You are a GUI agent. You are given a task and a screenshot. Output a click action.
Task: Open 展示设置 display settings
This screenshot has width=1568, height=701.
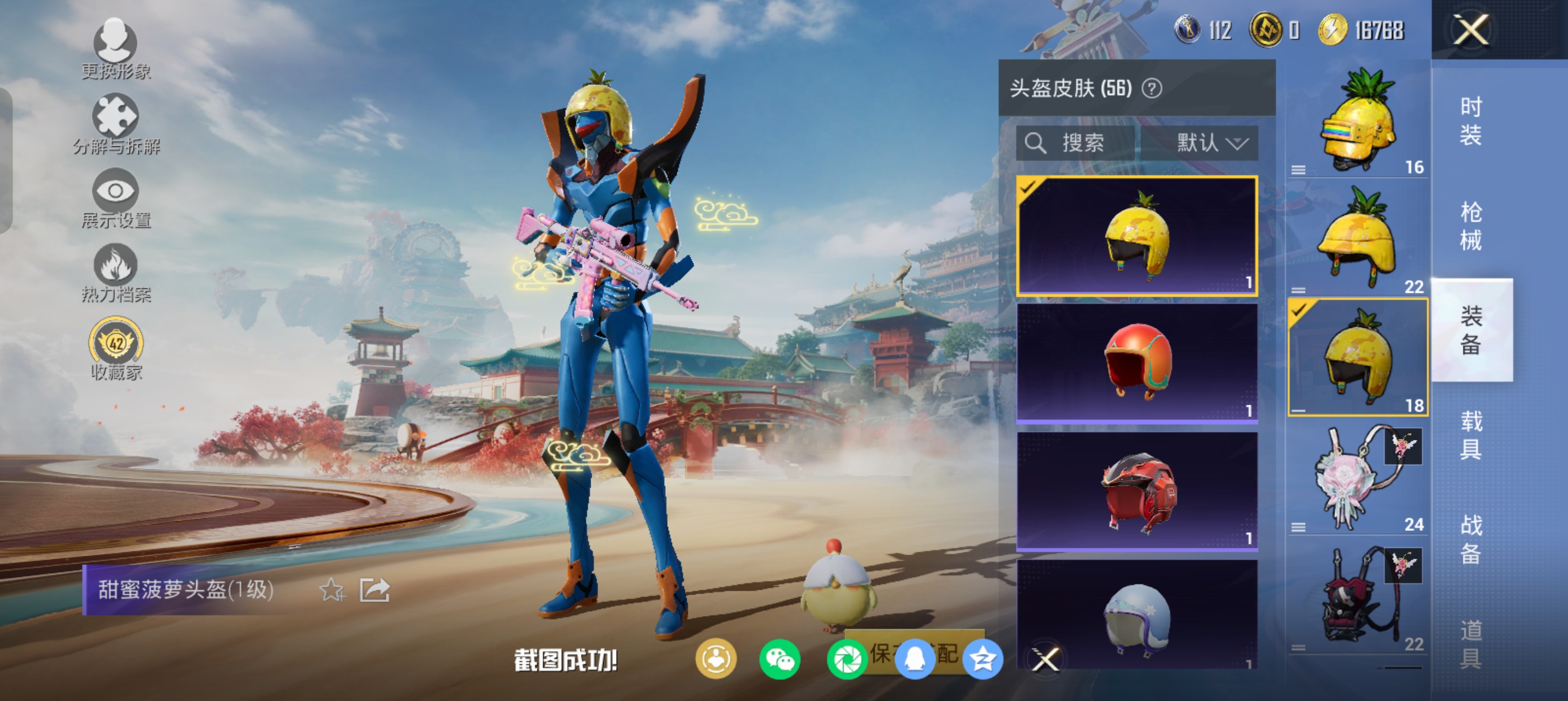pos(115,199)
